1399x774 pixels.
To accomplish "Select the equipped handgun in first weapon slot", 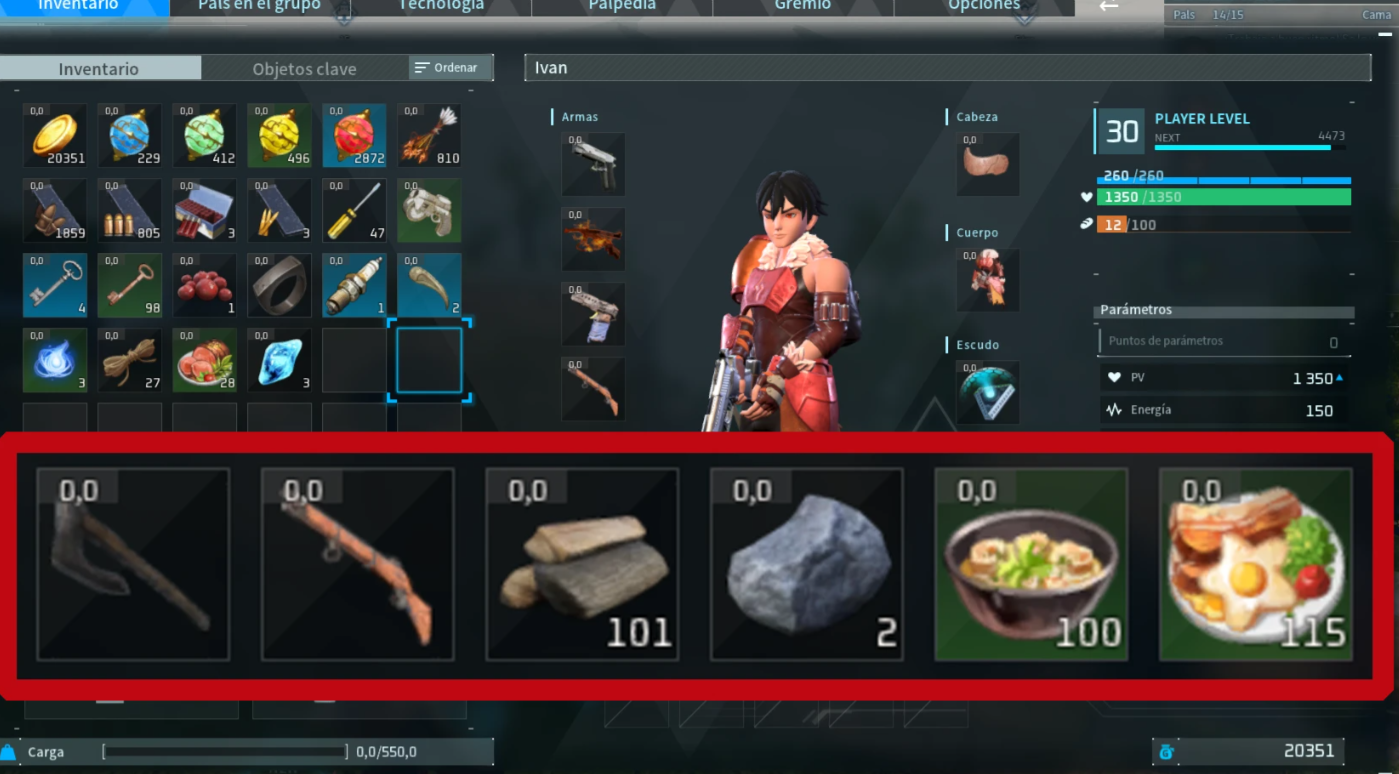I will pos(593,164).
